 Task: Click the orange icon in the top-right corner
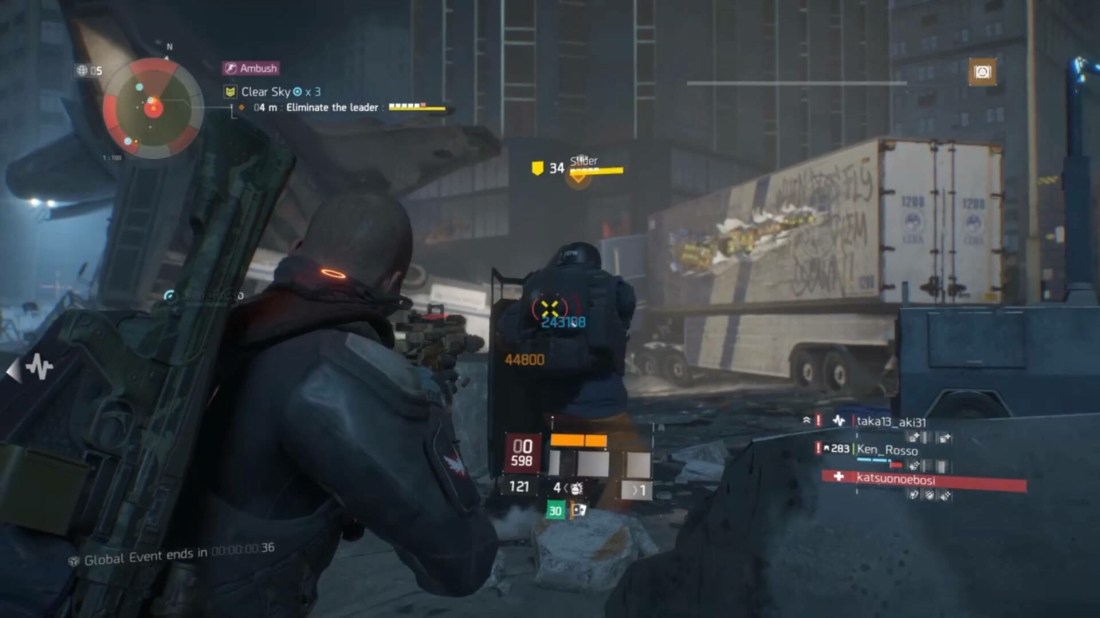(983, 72)
